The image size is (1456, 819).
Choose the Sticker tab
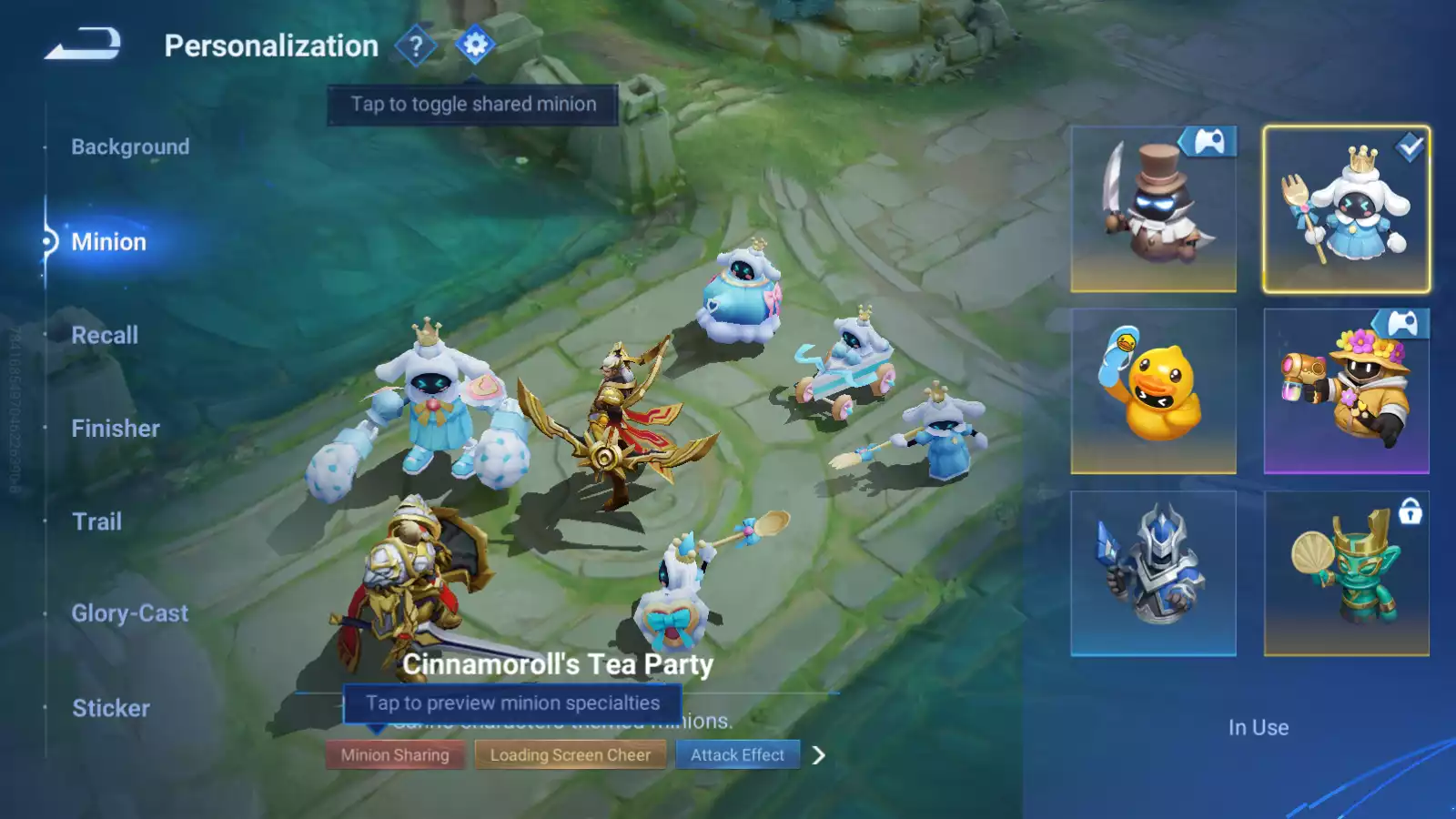point(111,708)
